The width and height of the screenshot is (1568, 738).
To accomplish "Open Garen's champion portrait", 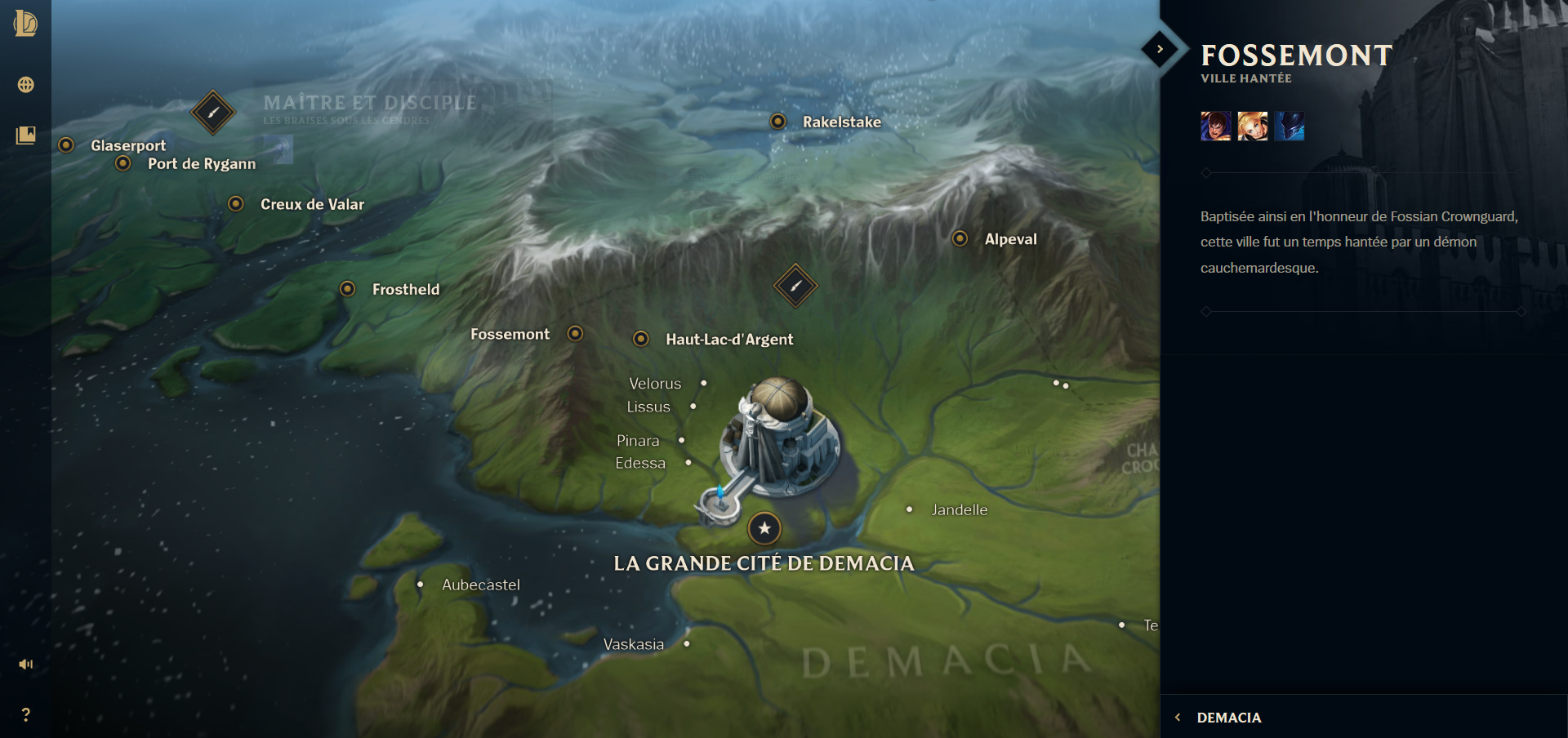I will (x=1216, y=127).
